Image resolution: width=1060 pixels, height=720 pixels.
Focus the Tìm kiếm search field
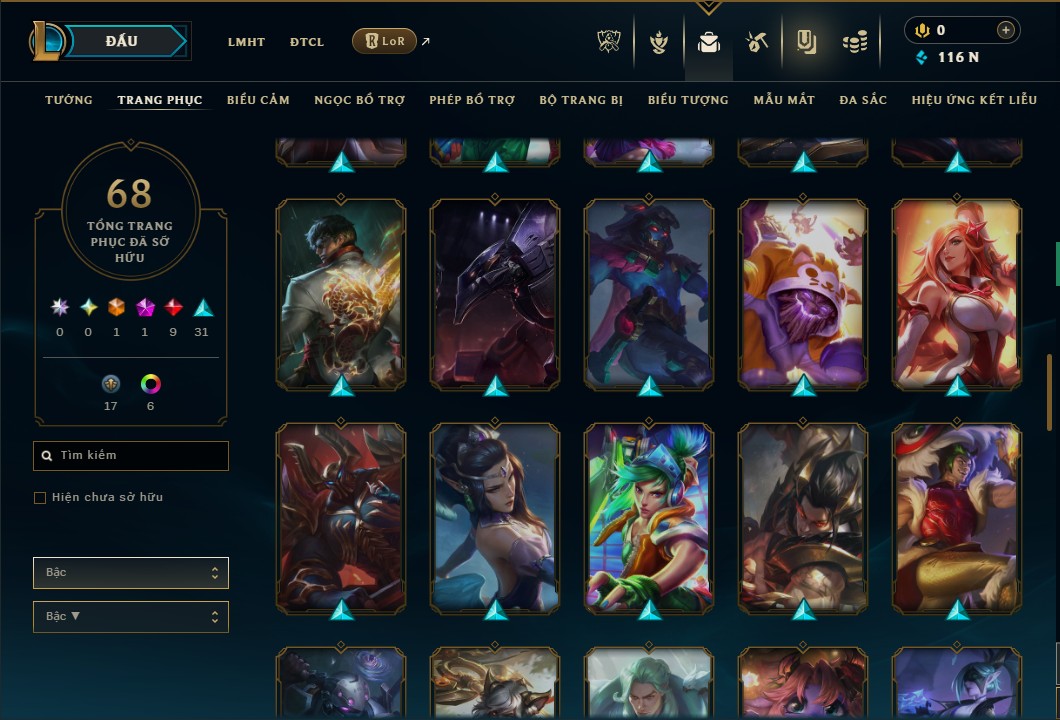[131, 456]
